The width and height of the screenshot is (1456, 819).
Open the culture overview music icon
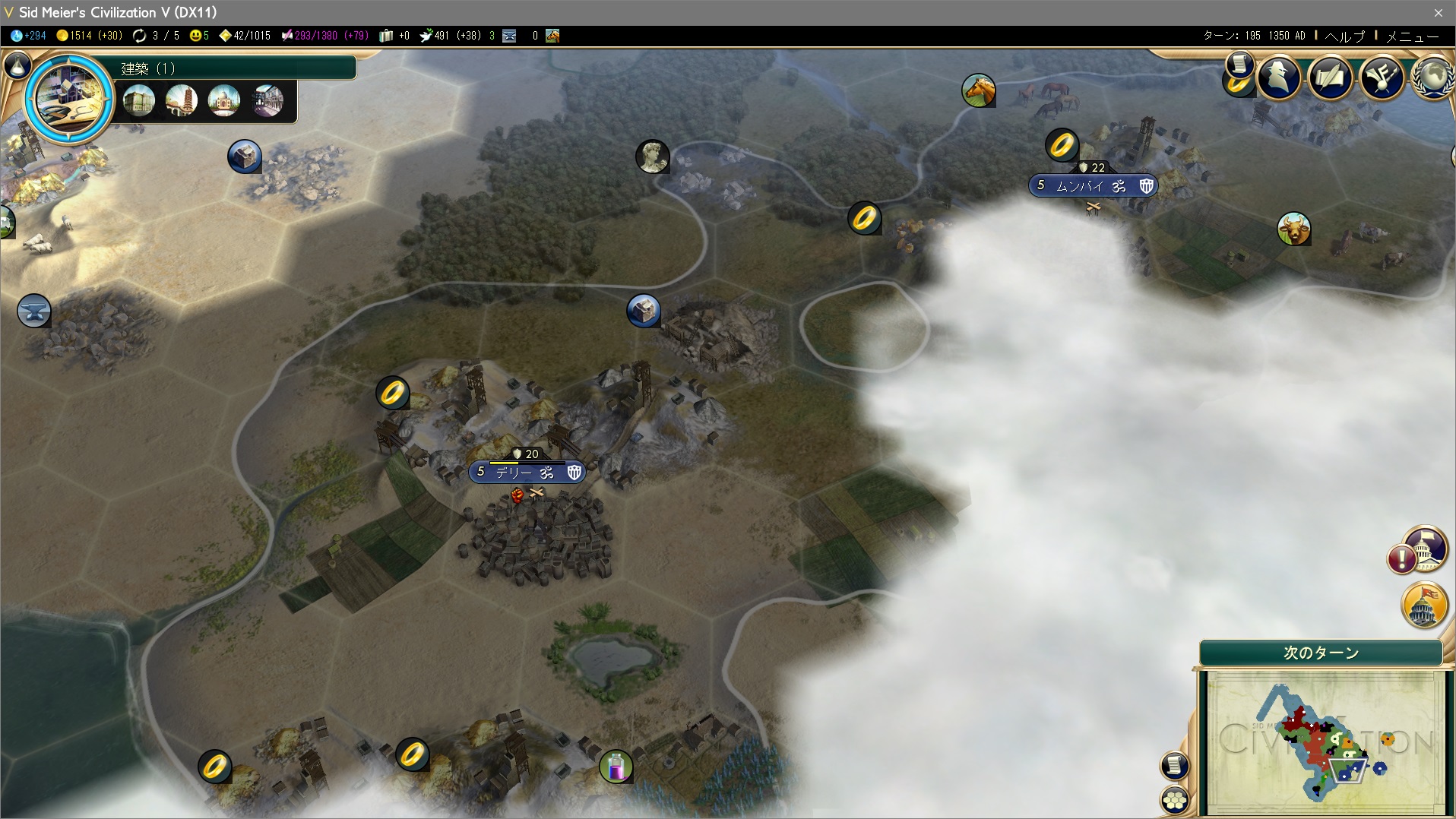click(1382, 77)
